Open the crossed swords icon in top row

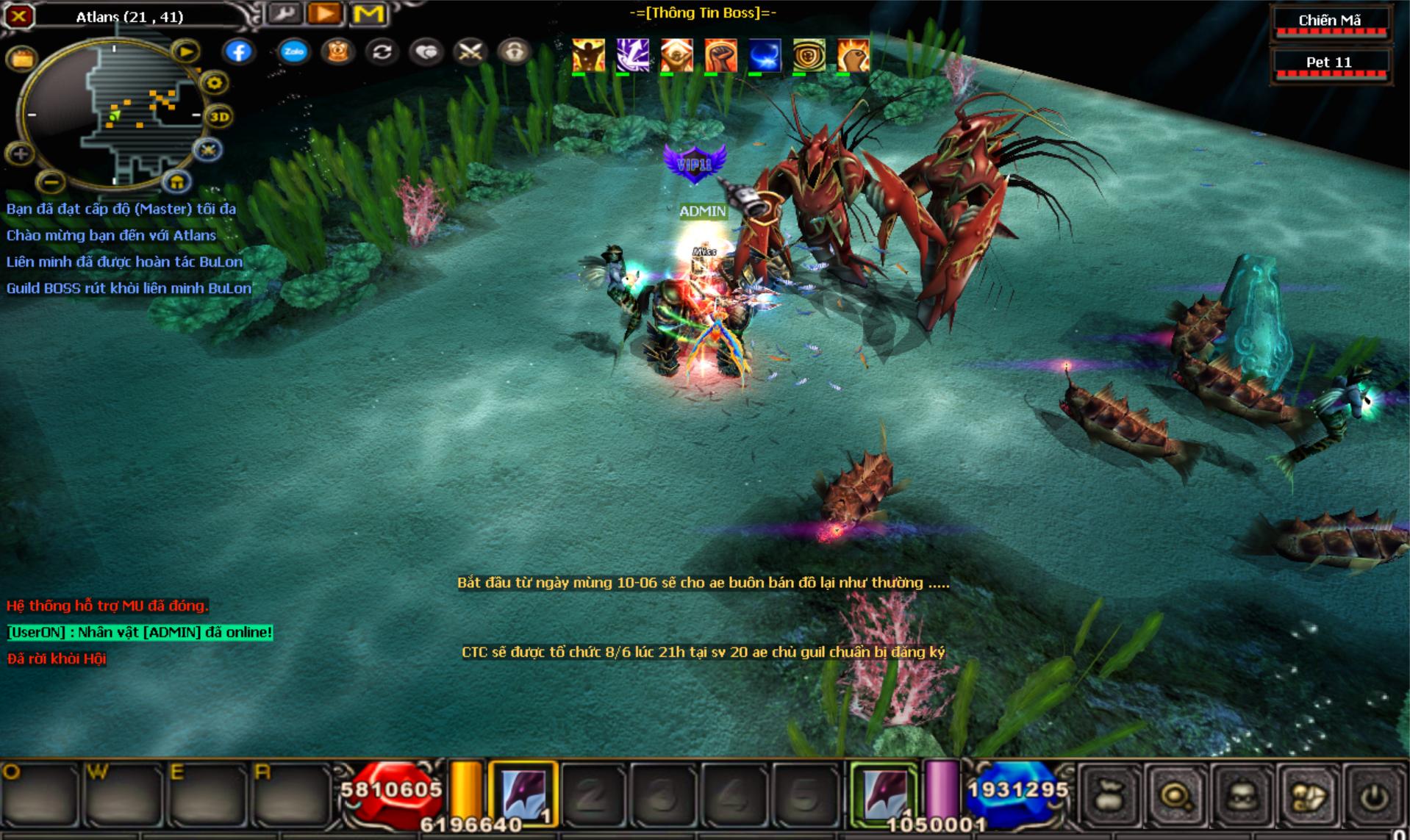click(470, 51)
